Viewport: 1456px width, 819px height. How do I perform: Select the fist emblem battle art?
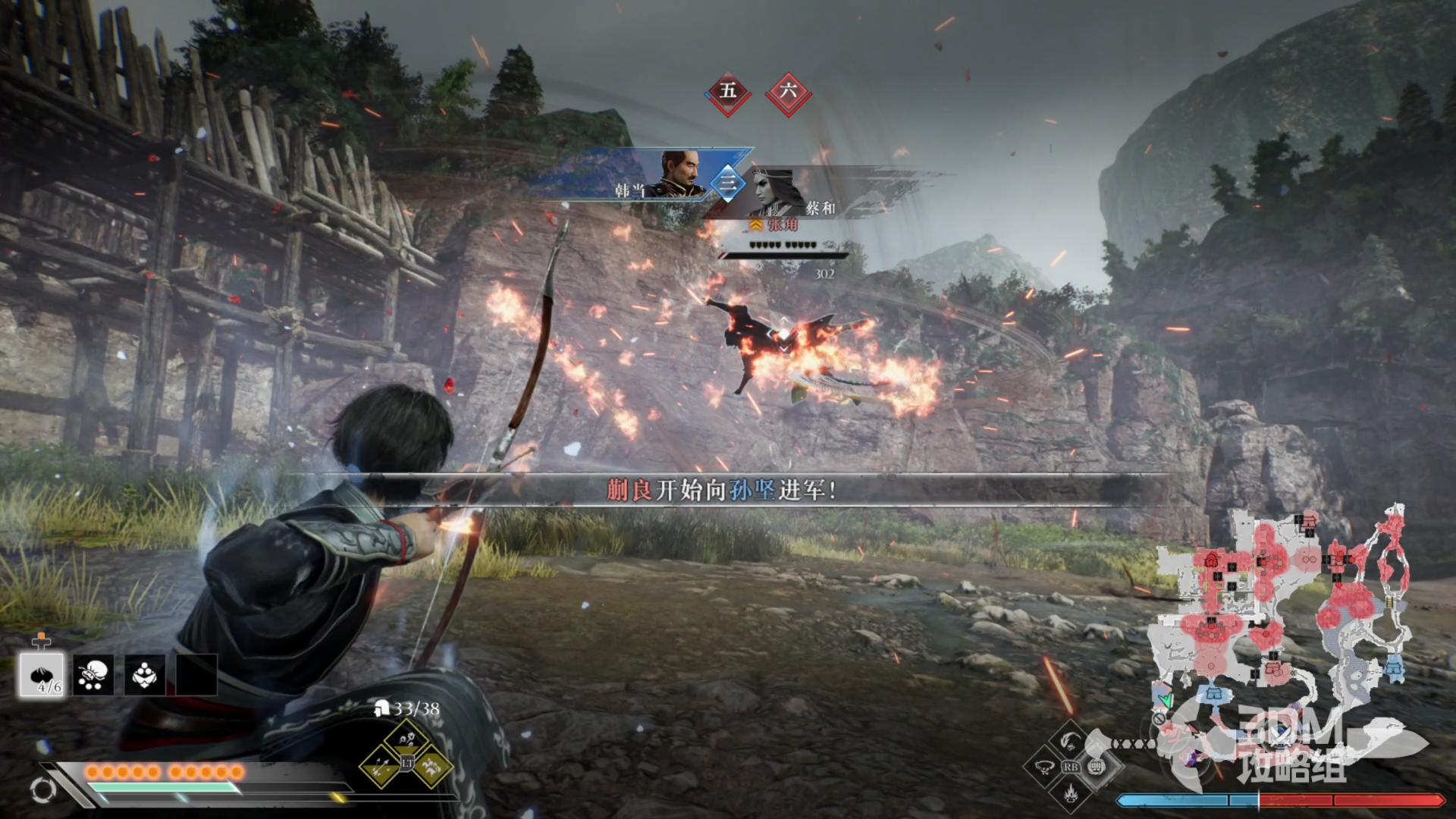(x=1097, y=766)
